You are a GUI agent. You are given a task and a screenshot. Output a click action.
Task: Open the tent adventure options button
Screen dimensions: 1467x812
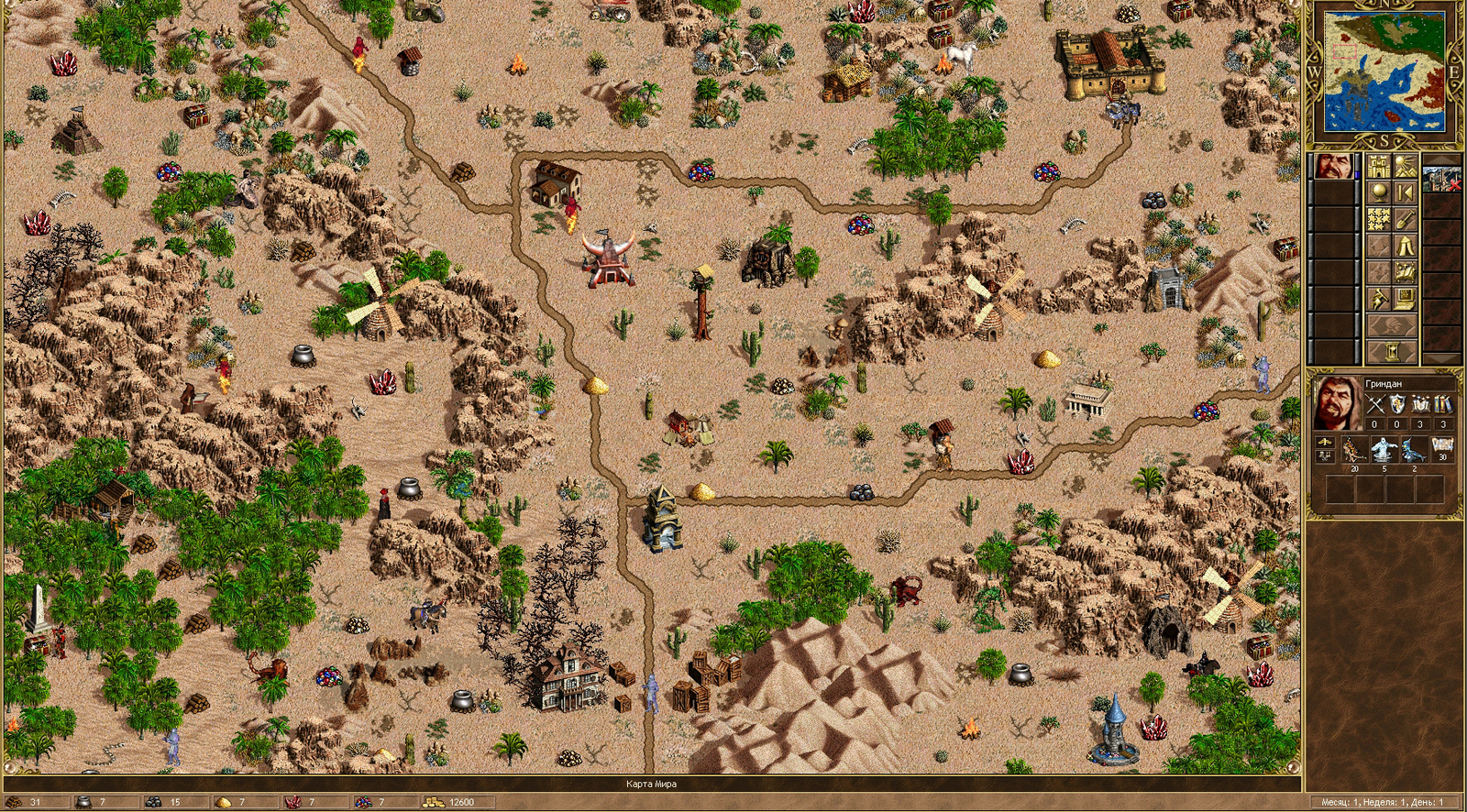coord(1405,246)
